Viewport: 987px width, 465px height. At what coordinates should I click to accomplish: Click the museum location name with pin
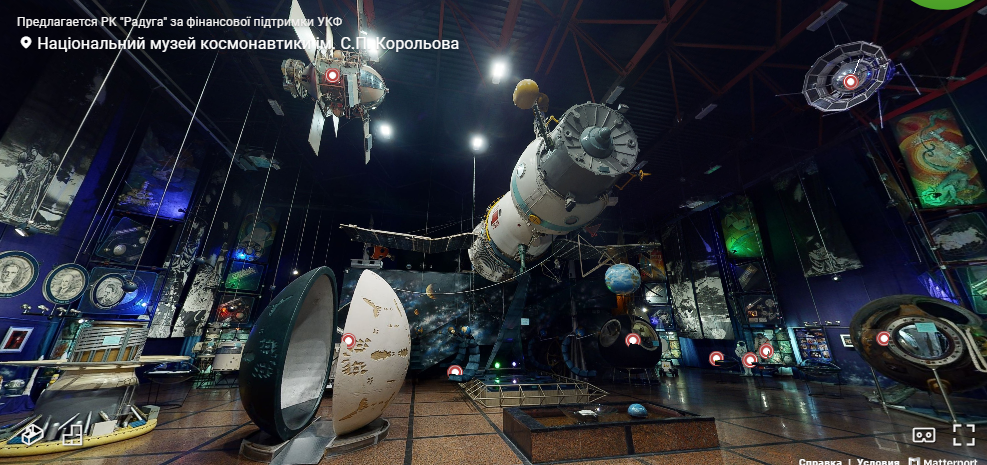[x=240, y=44]
